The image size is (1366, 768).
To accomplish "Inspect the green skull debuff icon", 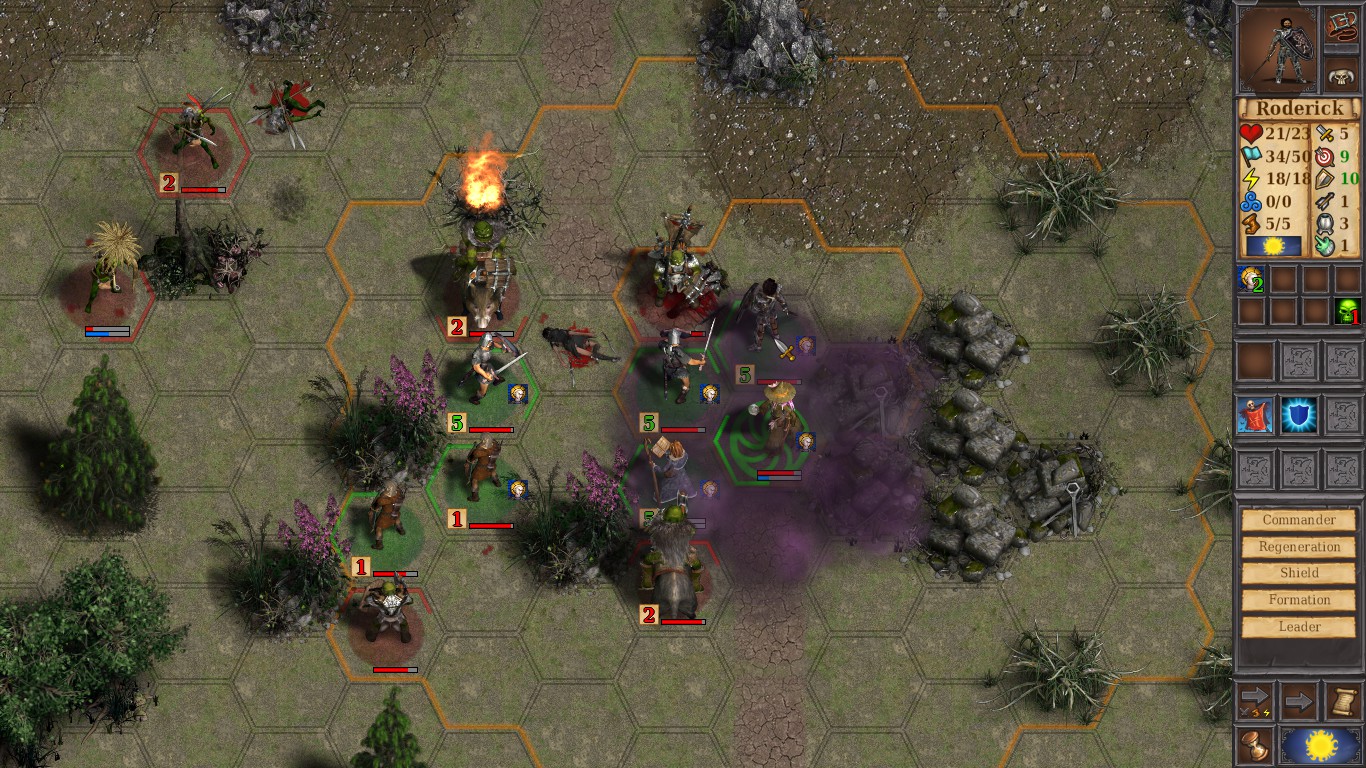I will point(1346,312).
